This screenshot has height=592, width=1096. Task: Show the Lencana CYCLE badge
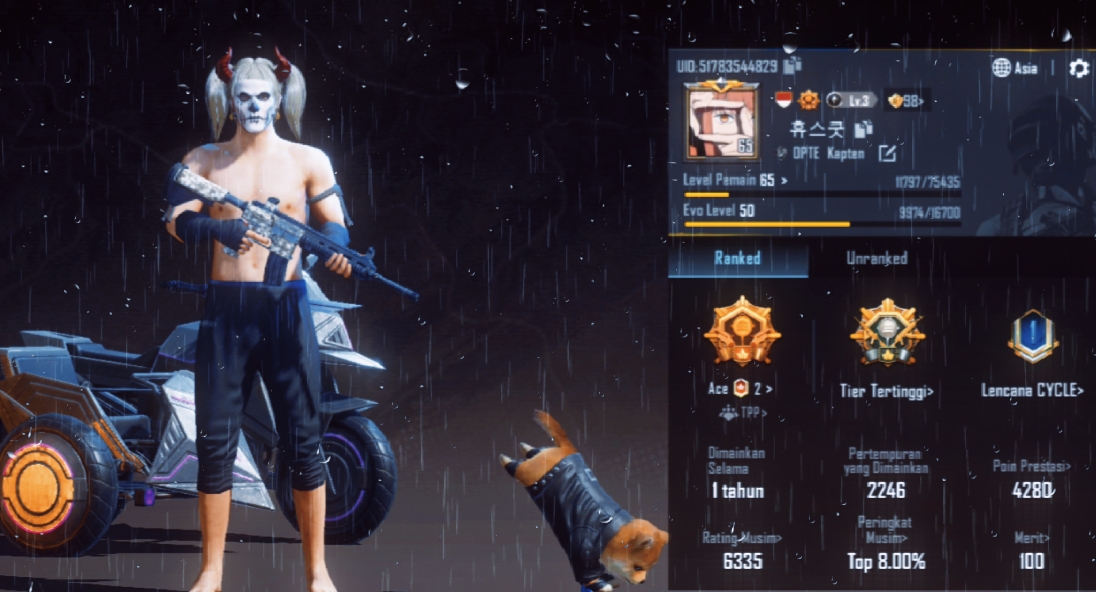[1032, 390]
